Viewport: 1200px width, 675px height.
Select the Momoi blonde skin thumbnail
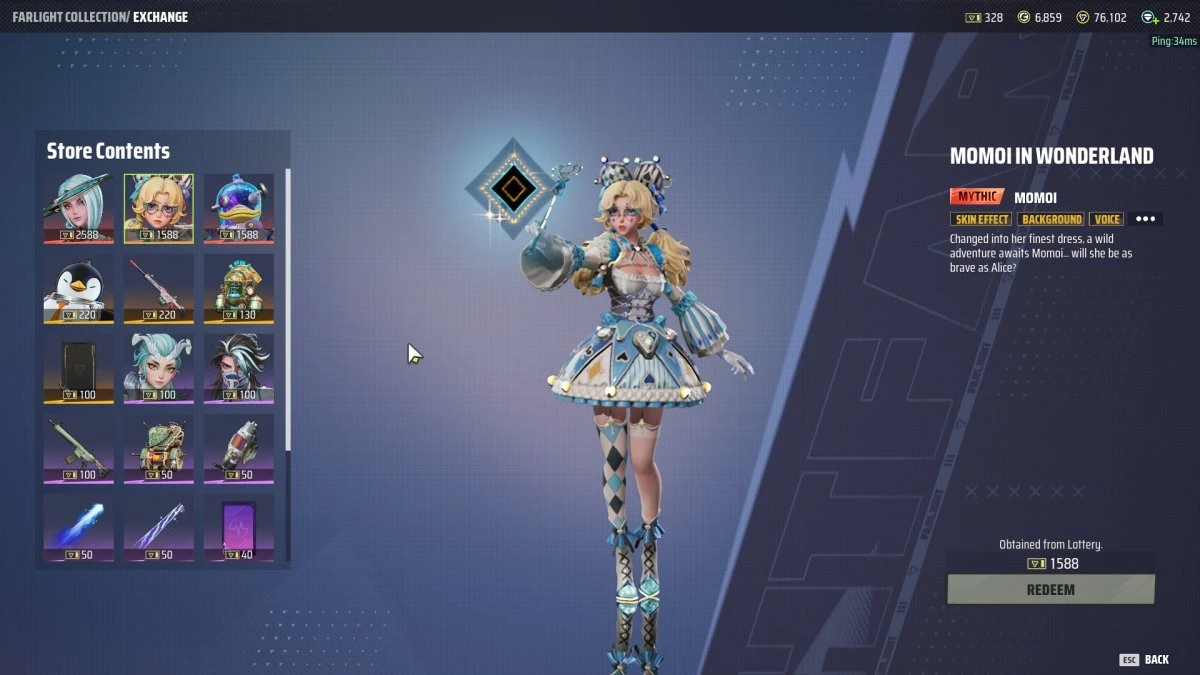tap(159, 208)
